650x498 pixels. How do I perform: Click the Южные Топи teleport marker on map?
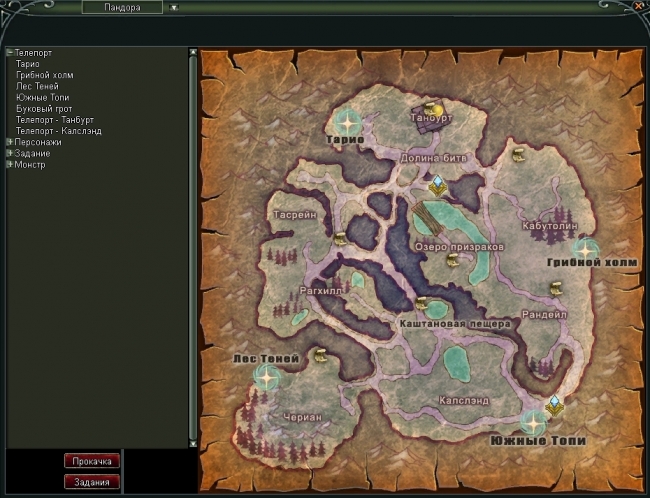click(x=532, y=421)
